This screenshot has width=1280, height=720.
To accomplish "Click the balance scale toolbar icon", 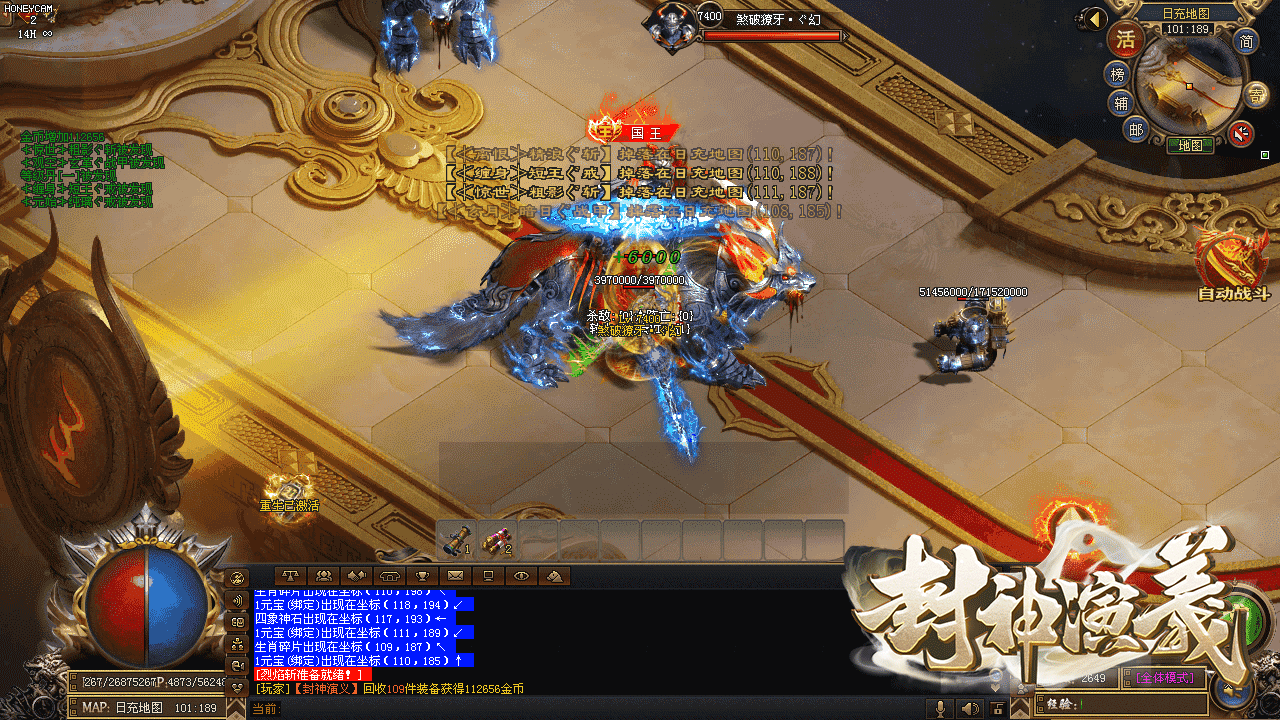I will [291, 575].
